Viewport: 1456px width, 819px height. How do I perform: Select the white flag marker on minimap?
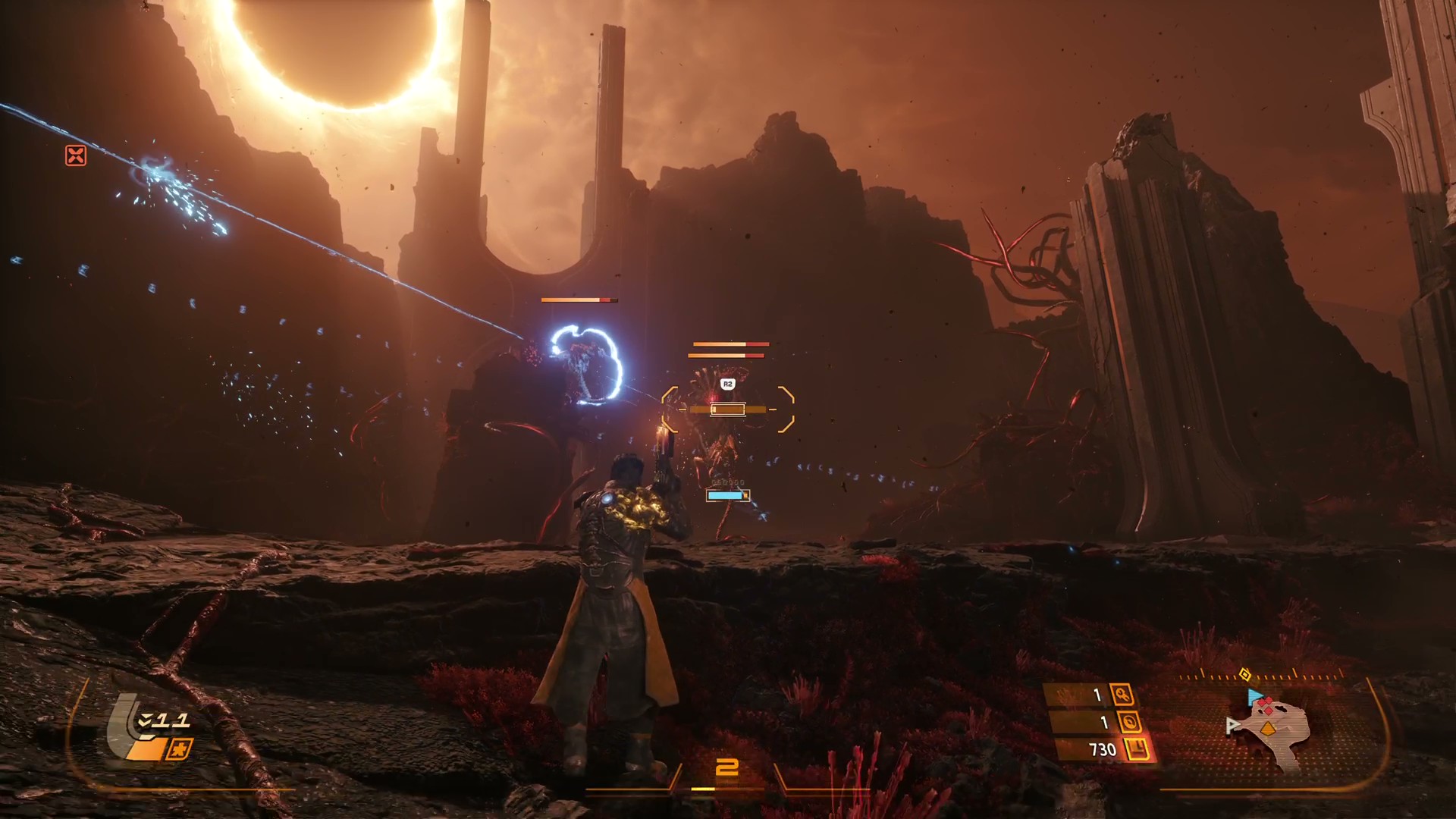(1232, 725)
